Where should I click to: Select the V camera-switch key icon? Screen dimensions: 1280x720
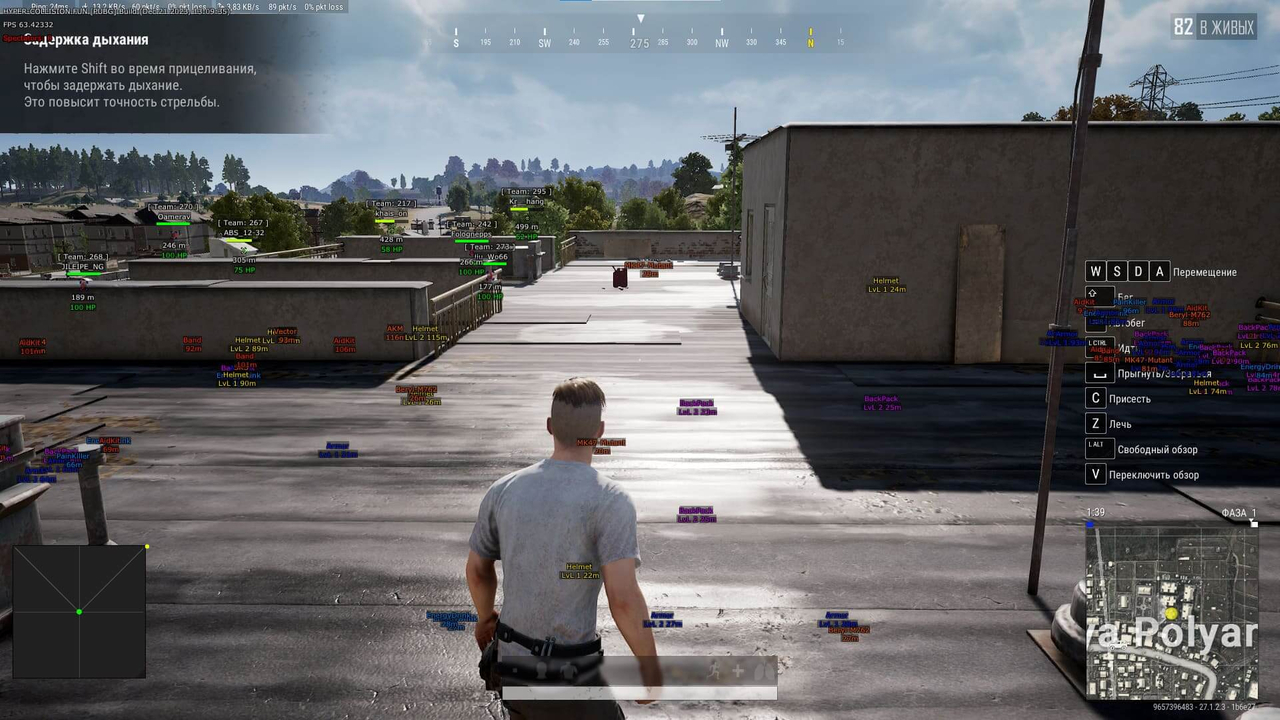coord(1095,473)
